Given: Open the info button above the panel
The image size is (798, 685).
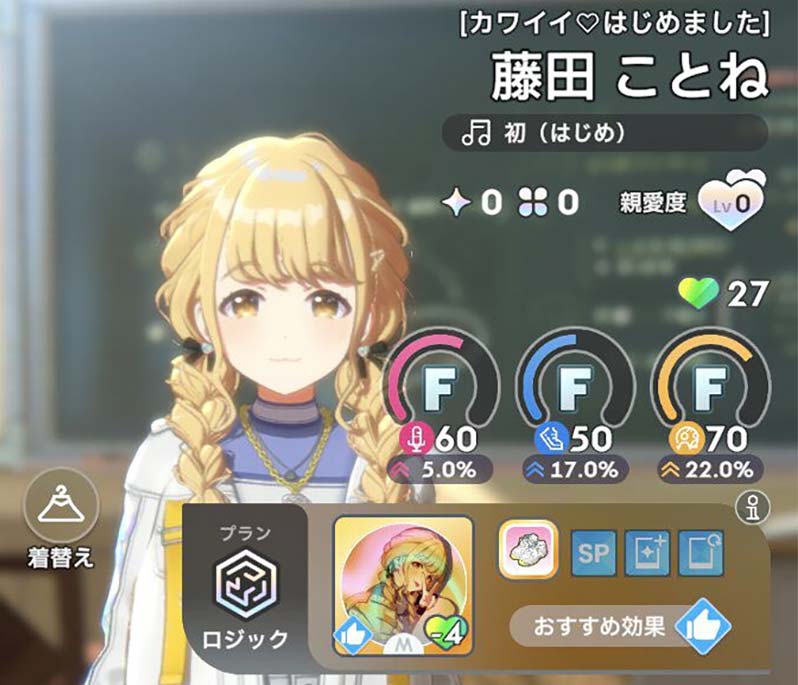Looking at the screenshot, I should [x=749, y=509].
